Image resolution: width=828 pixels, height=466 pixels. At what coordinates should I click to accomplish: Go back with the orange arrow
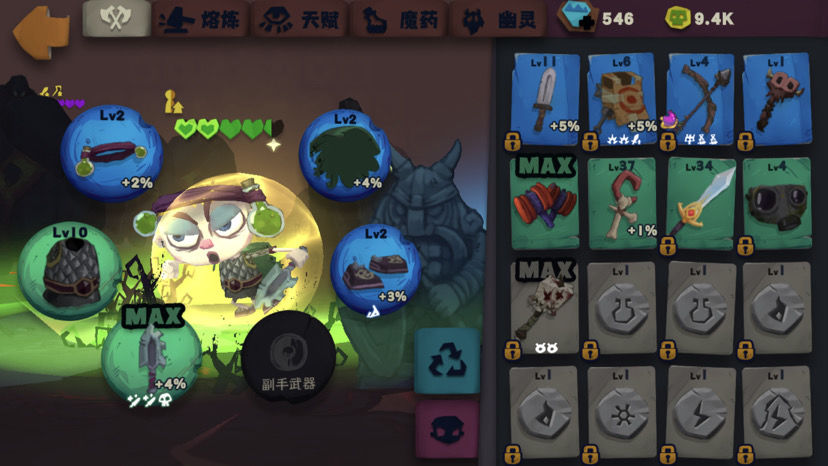40,29
